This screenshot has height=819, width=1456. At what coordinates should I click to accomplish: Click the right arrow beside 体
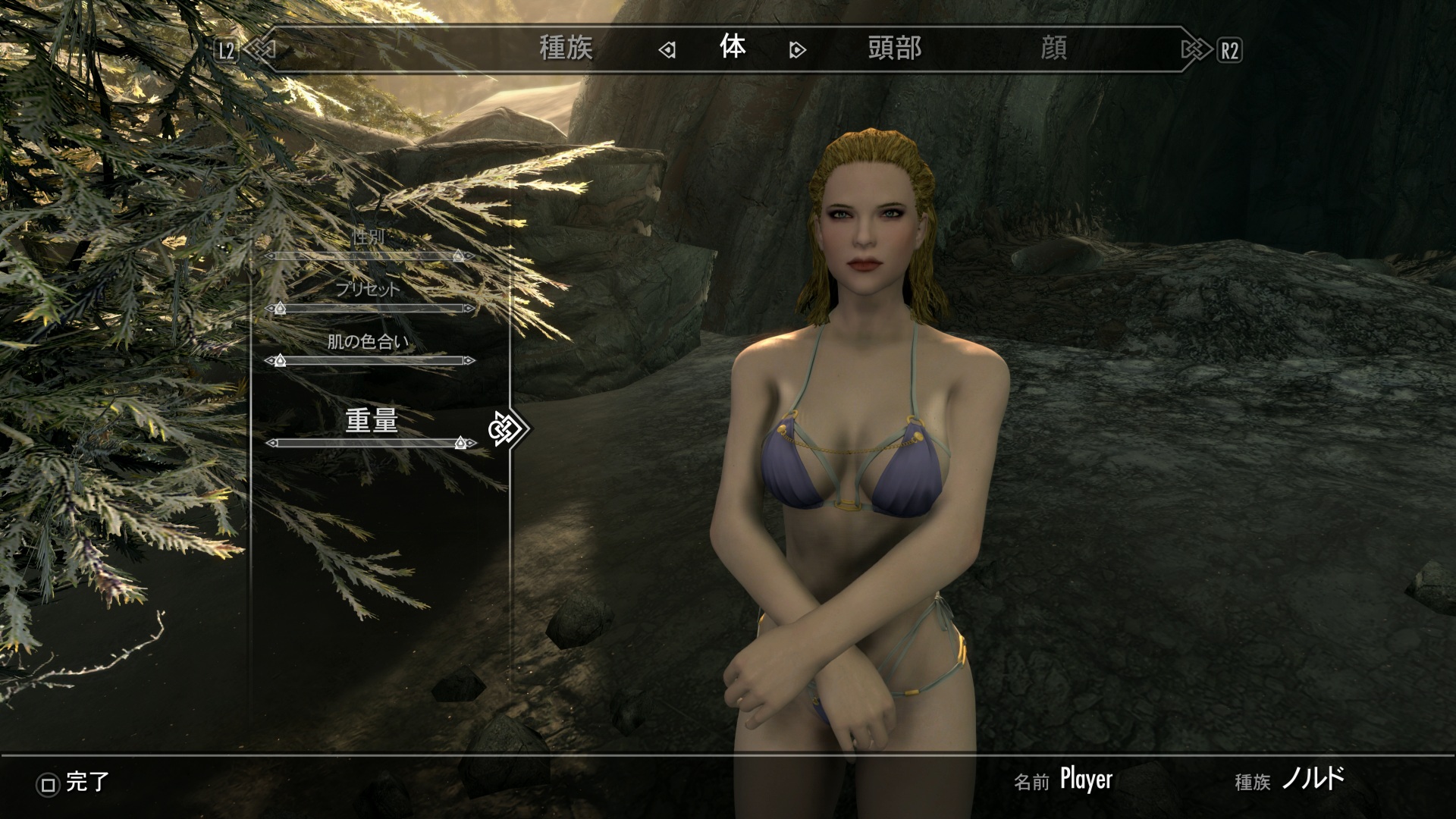(797, 50)
